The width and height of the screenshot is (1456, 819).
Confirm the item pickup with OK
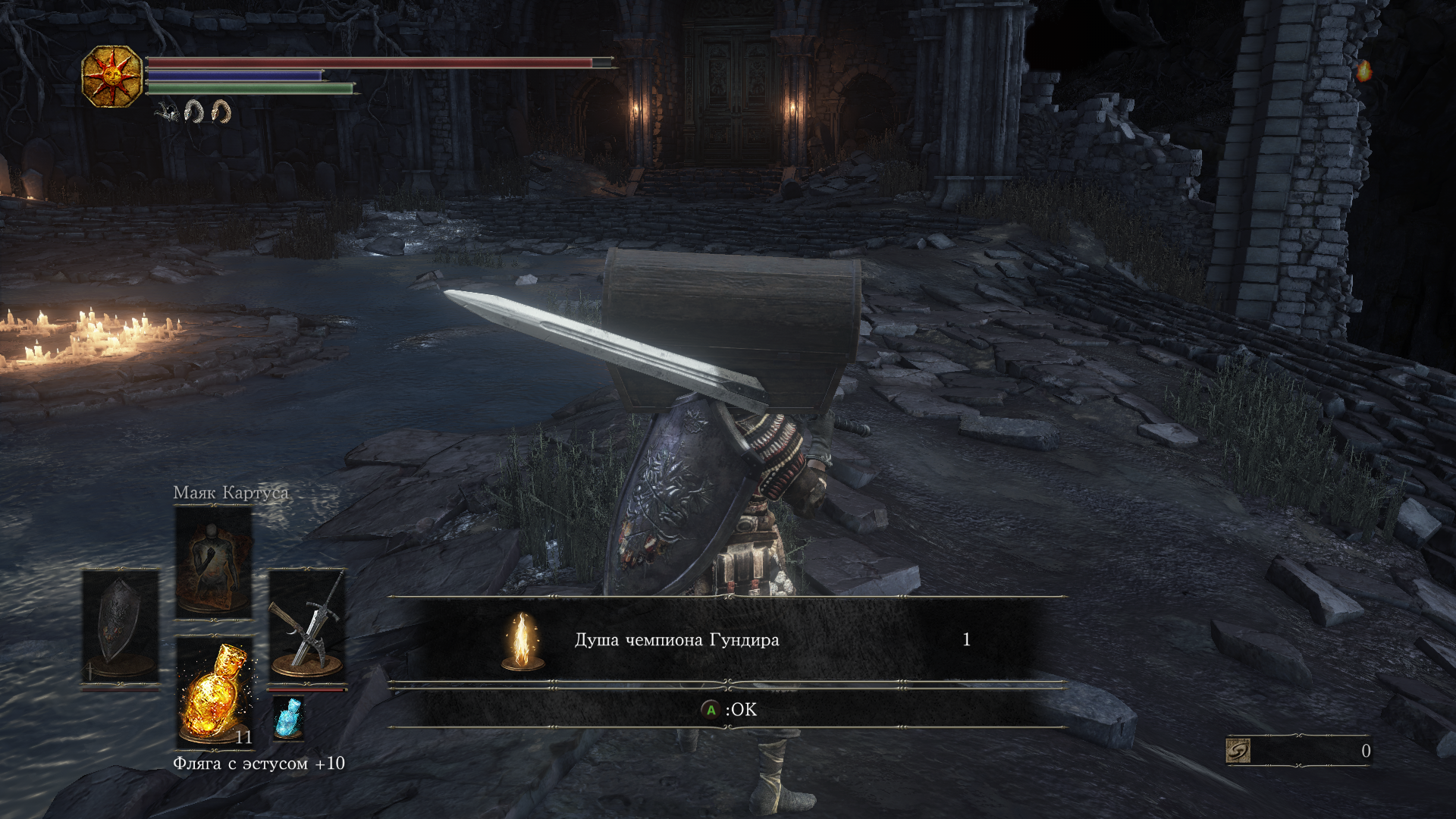(728, 710)
